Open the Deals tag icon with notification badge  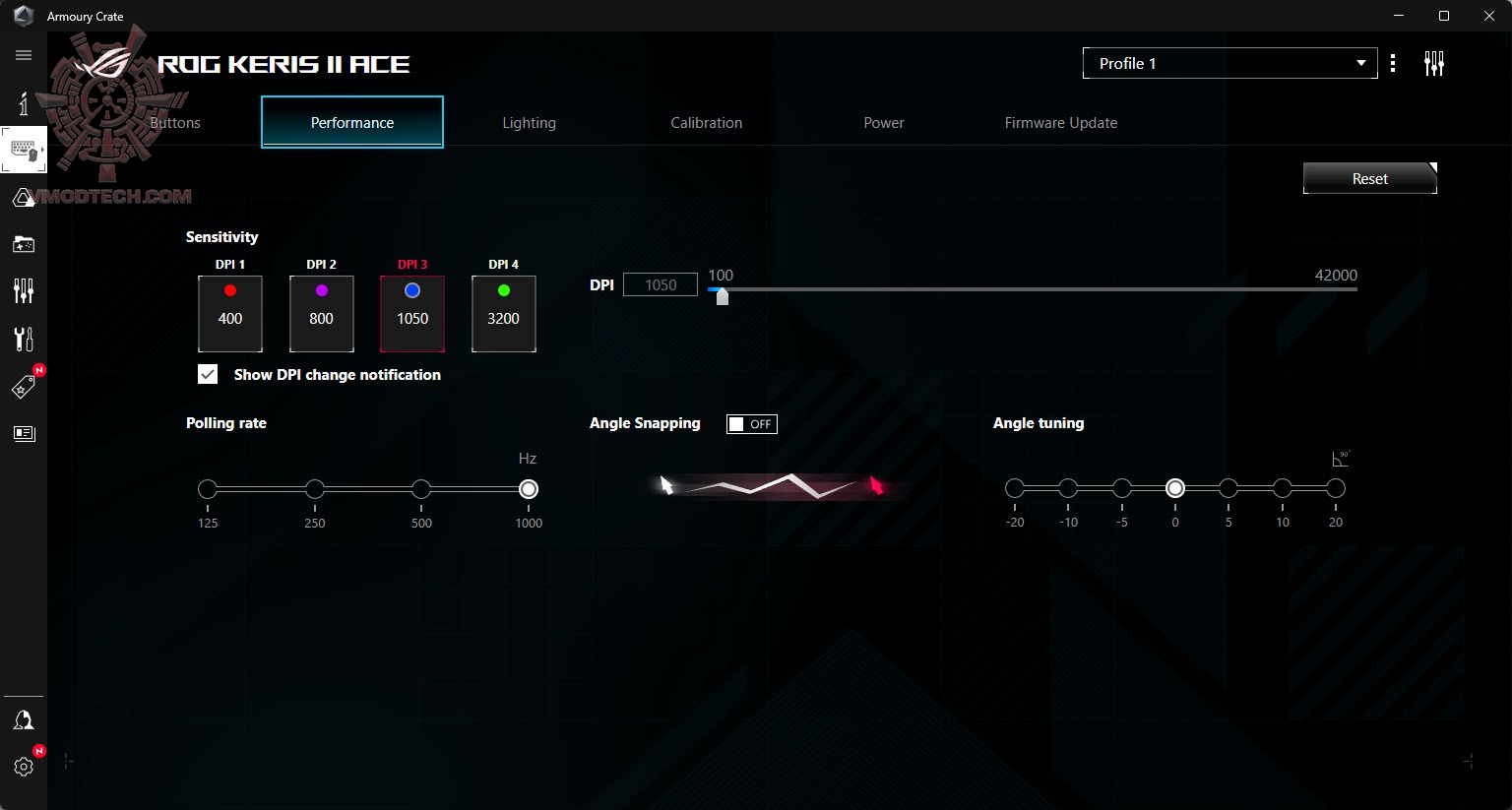coord(24,386)
